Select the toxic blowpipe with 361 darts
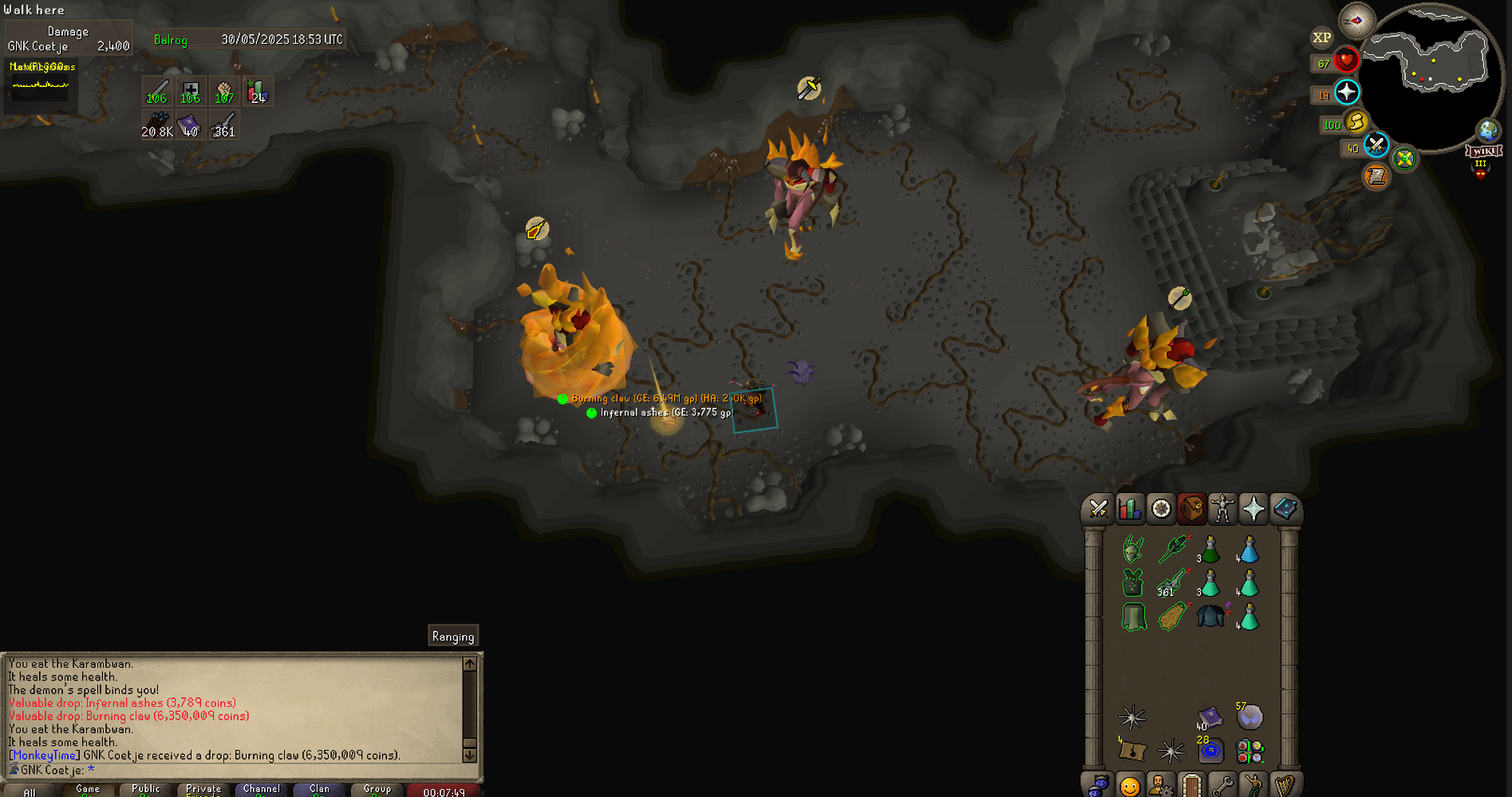This screenshot has height=797, width=1512. point(1171,583)
